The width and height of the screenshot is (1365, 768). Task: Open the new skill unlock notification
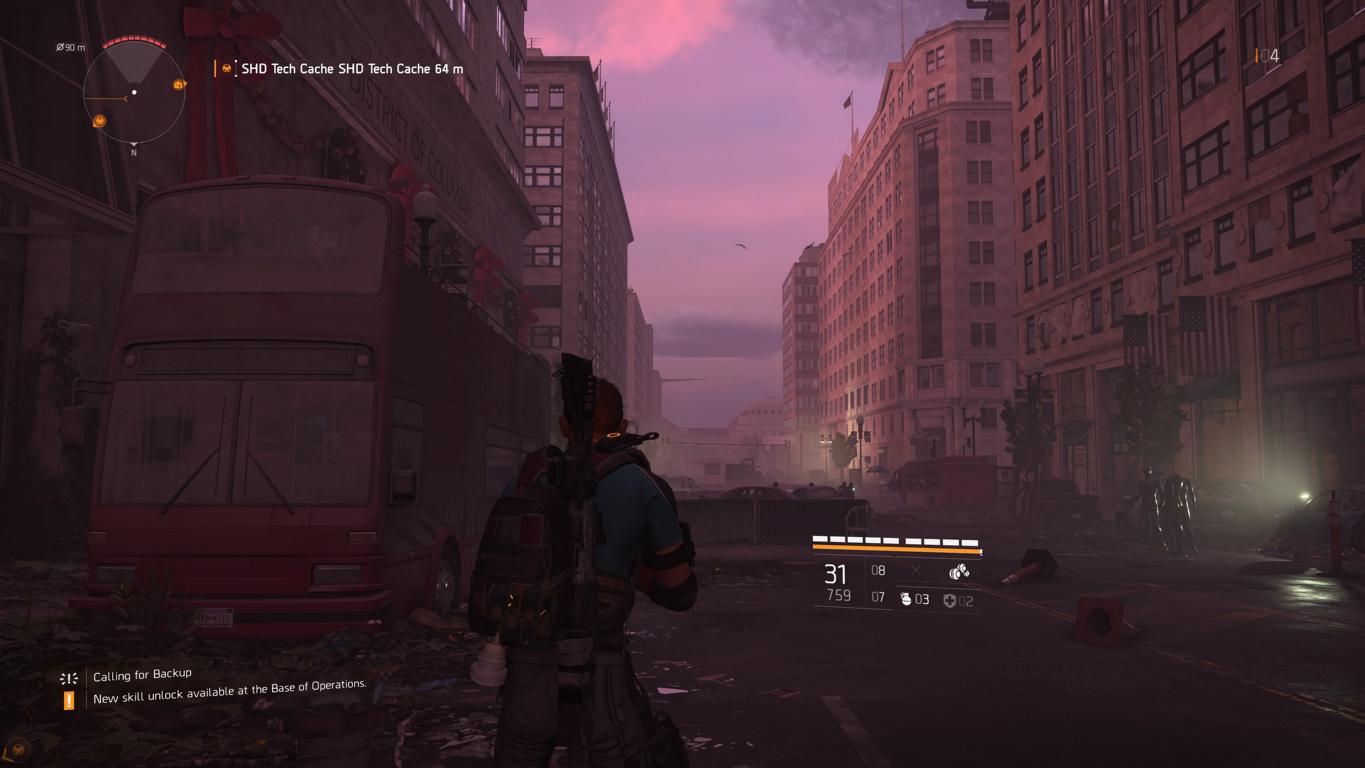click(x=229, y=692)
